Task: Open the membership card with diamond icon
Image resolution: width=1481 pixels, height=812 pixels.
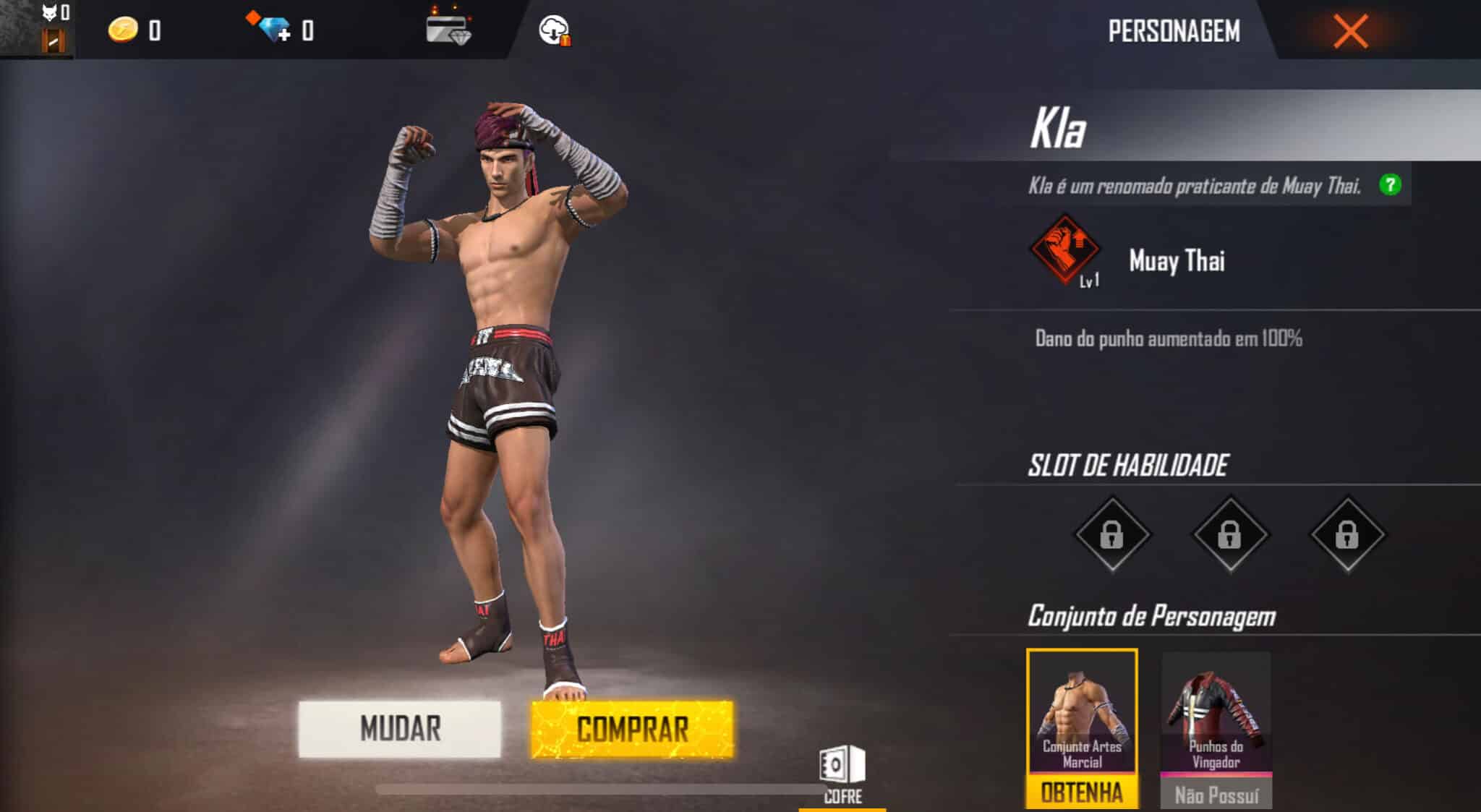Action: click(448, 30)
